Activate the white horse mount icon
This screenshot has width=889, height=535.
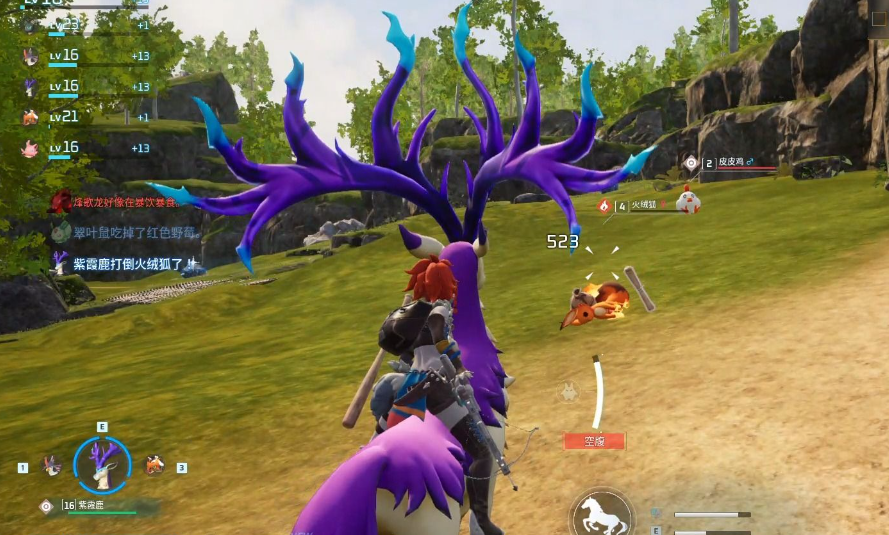pyautogui.click(x=600, y=515)
